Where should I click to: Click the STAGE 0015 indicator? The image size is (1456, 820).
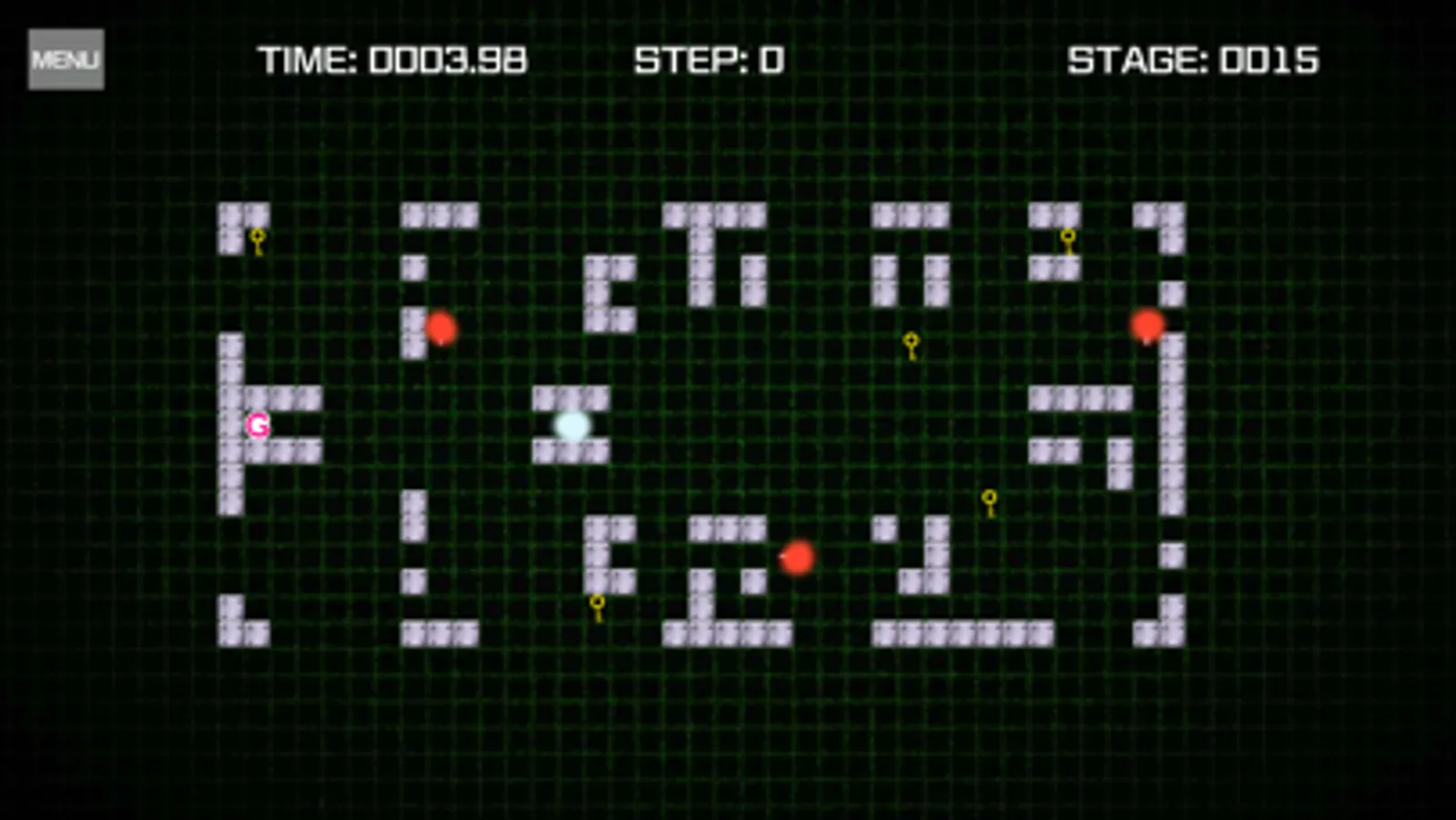(1194, 60)
